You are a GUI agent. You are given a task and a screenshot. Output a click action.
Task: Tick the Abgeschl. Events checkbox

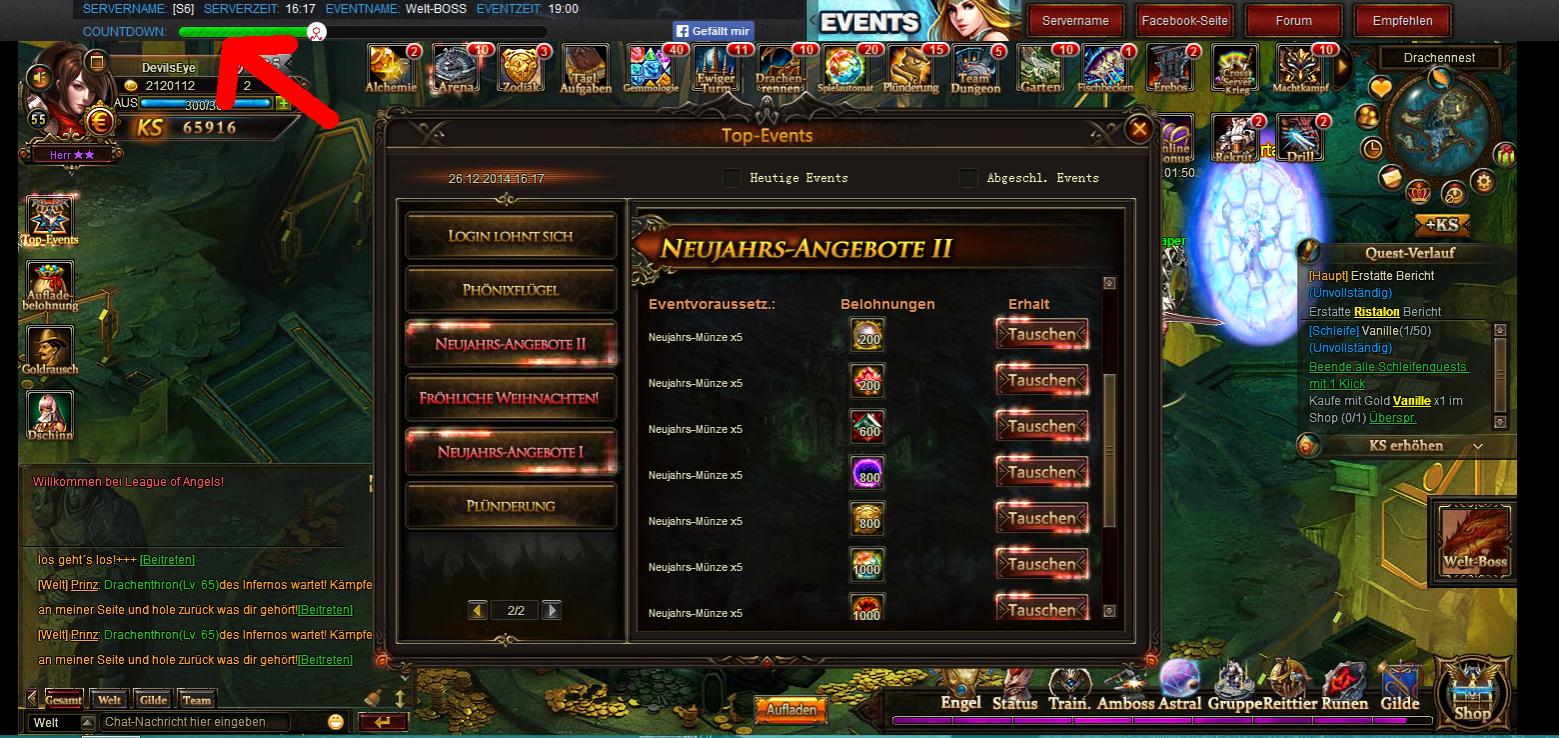968,178
